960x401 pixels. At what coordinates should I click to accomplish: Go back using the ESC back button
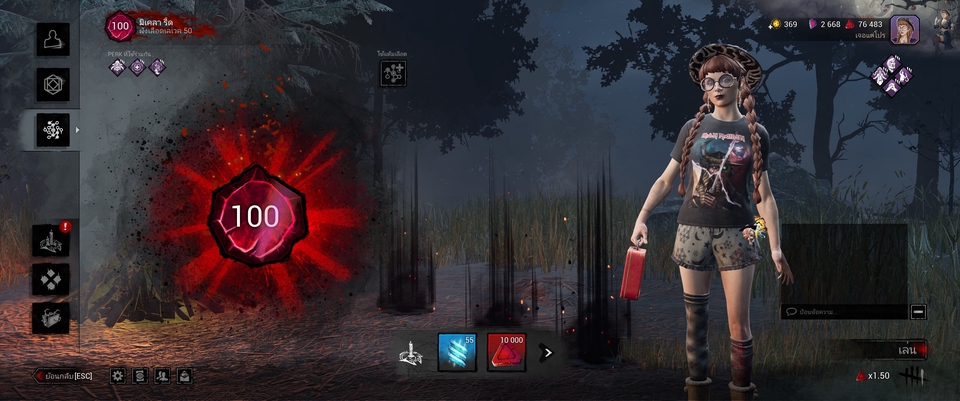point(64,376)
